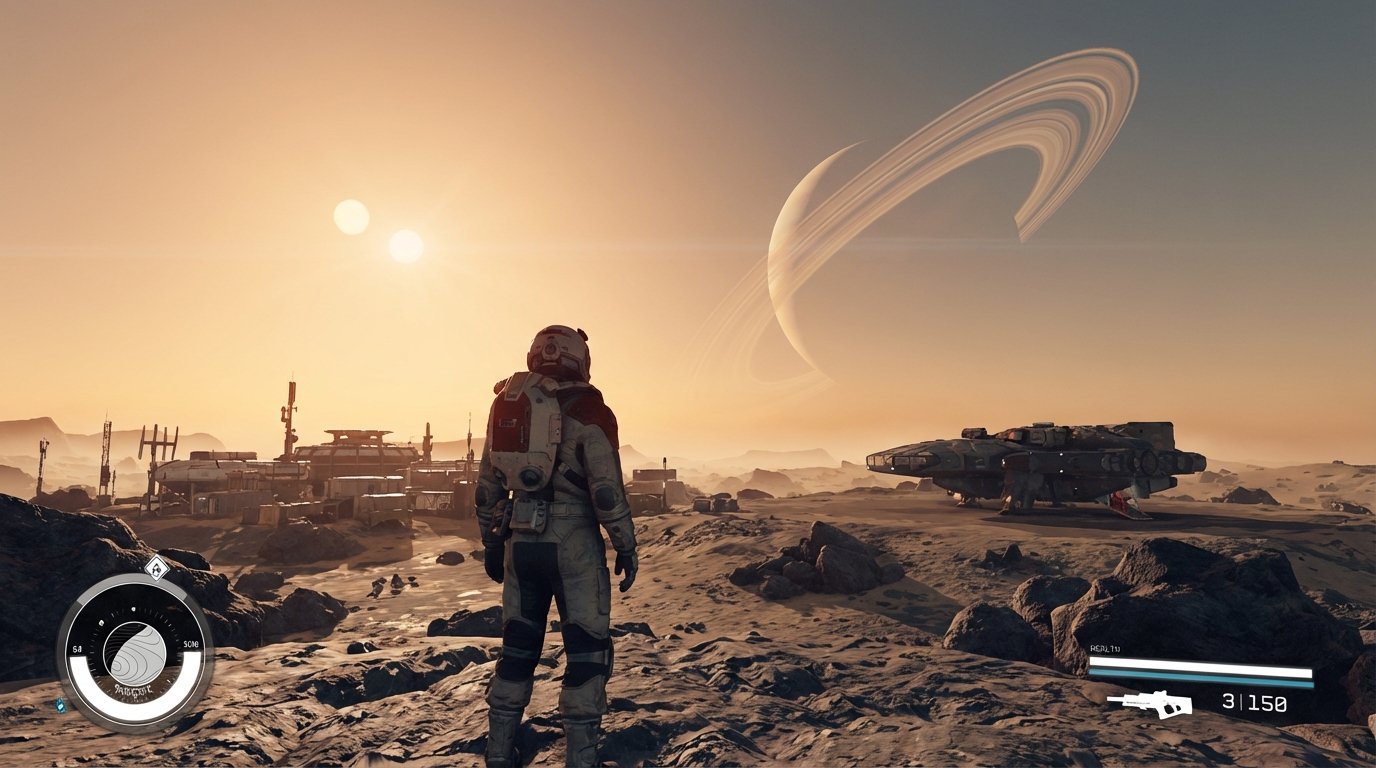The image size is (1376, 768).
Task: Click the SO bearing text on the compass
Action: 190,644
